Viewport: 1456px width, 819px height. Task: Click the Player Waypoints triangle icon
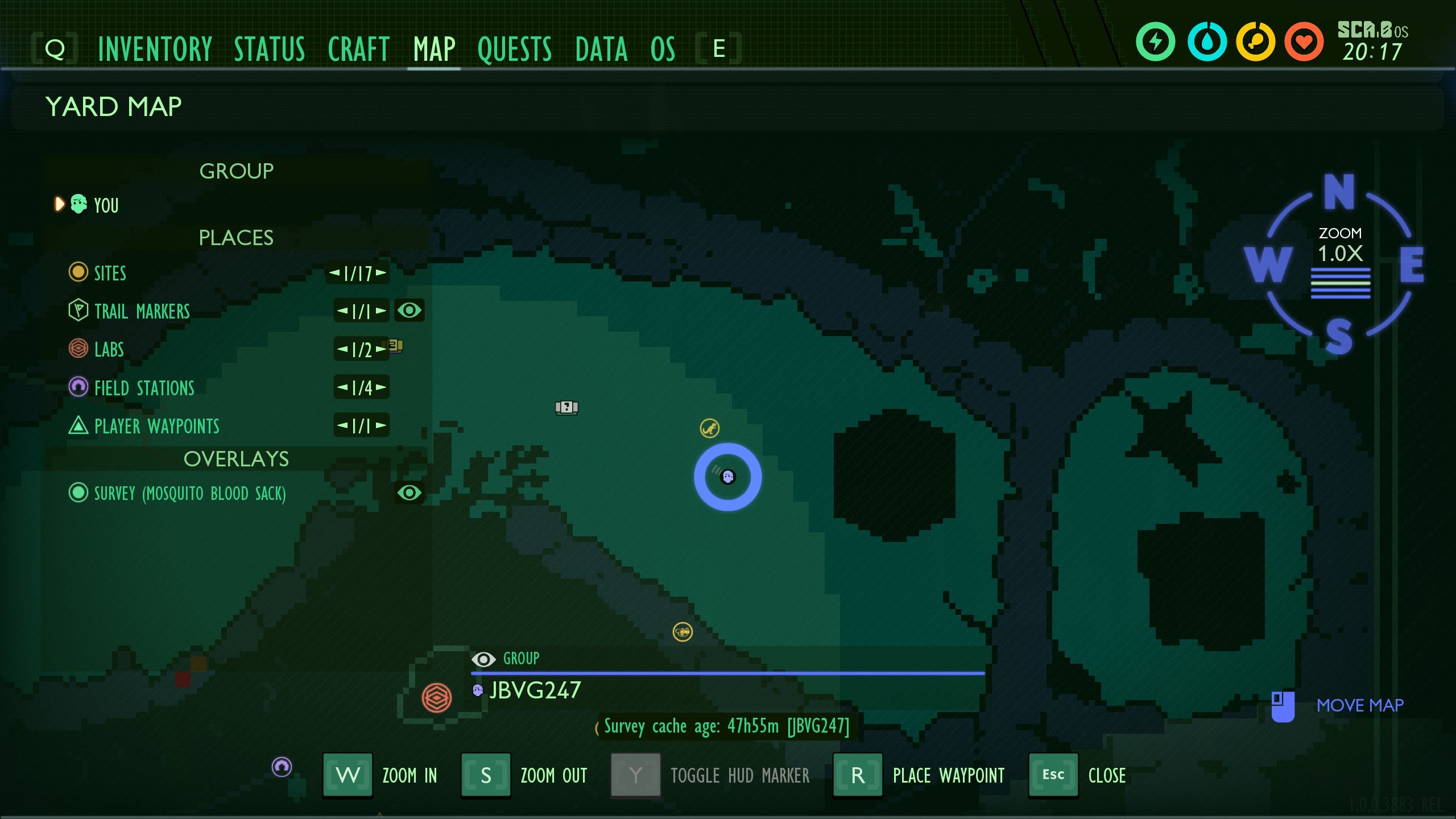click(x=78, y=426)
